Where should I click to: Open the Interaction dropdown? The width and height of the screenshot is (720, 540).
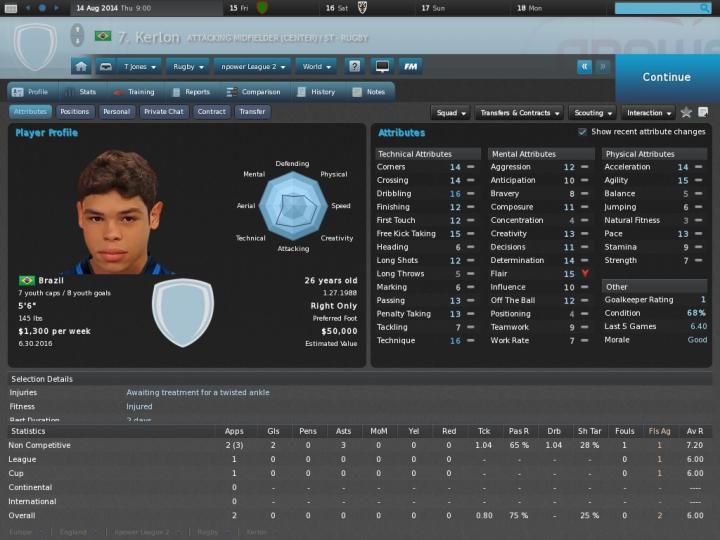click(648, 113)
